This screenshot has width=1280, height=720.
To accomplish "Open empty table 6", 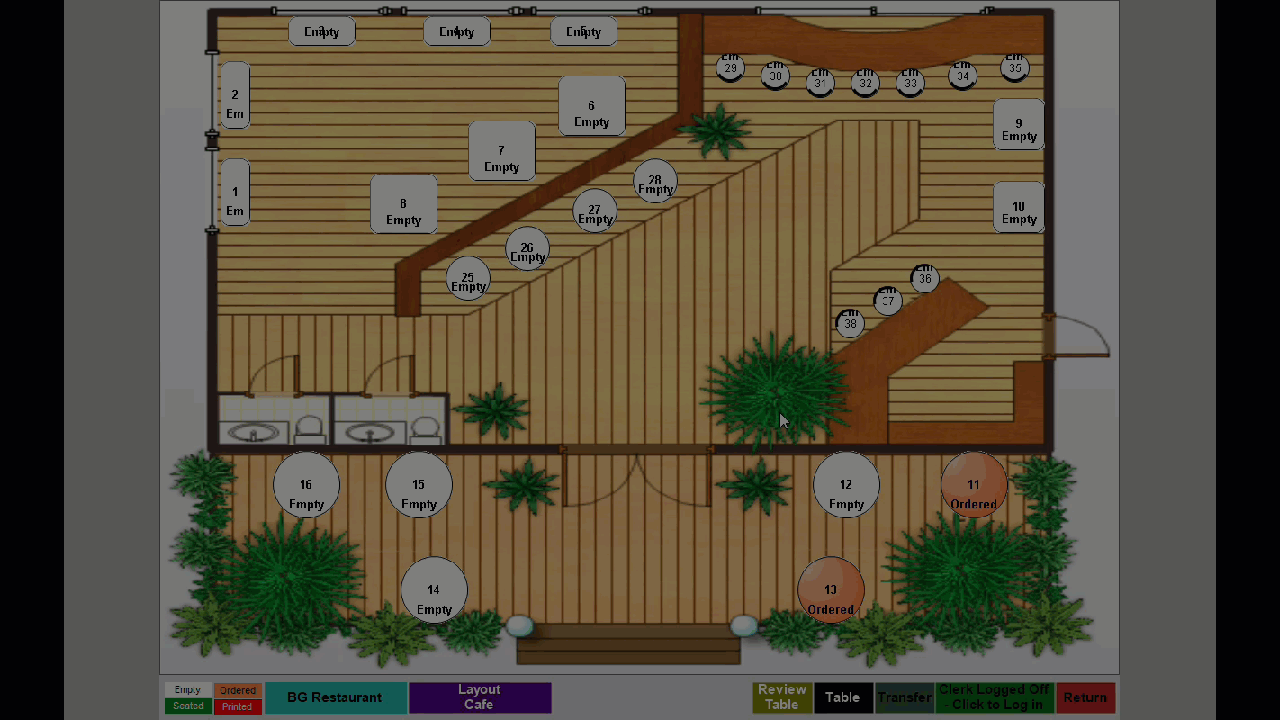I will click(x=591, y=112).
